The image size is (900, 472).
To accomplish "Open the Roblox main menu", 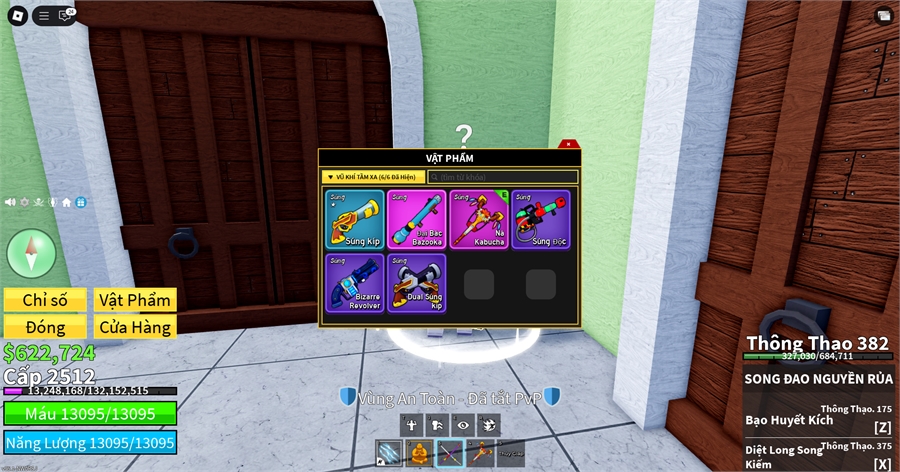I will (x=17, y=15).
